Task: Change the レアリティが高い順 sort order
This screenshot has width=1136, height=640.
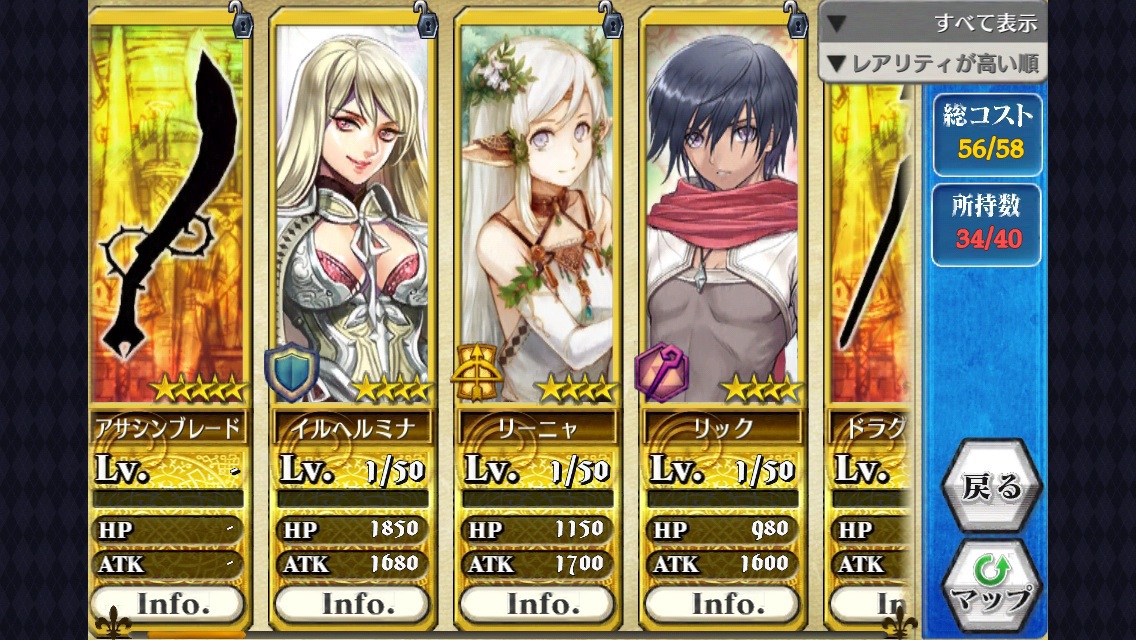Action: point(932,64)
